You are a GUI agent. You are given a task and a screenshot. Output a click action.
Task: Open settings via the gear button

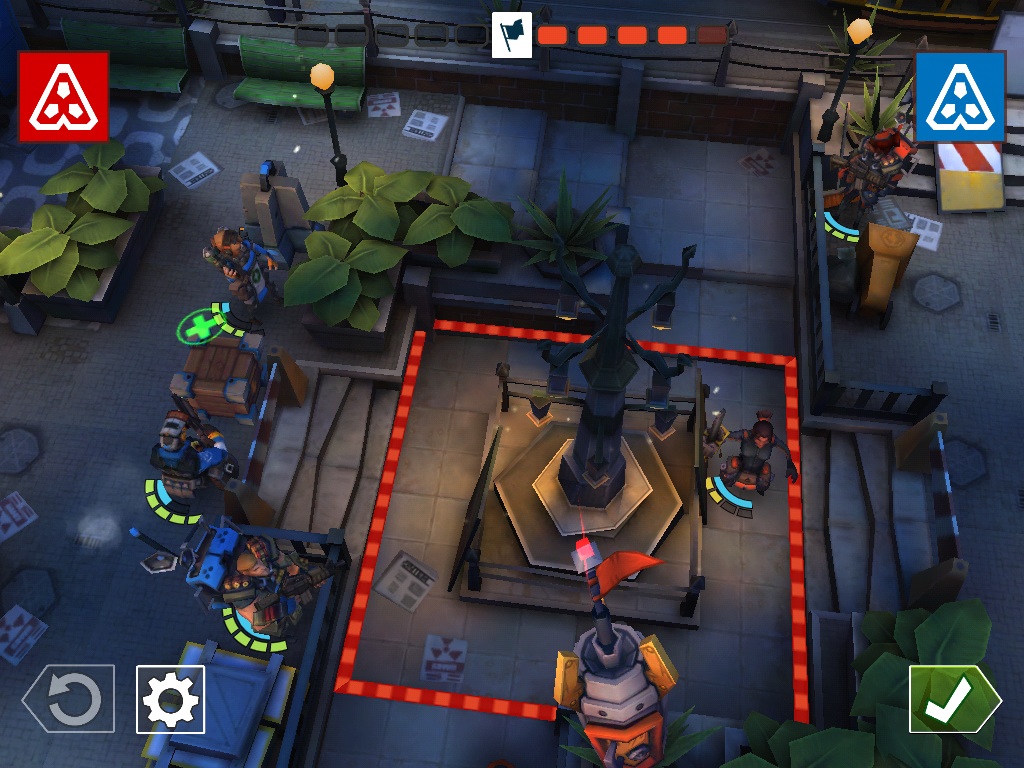tap(170, 699)
